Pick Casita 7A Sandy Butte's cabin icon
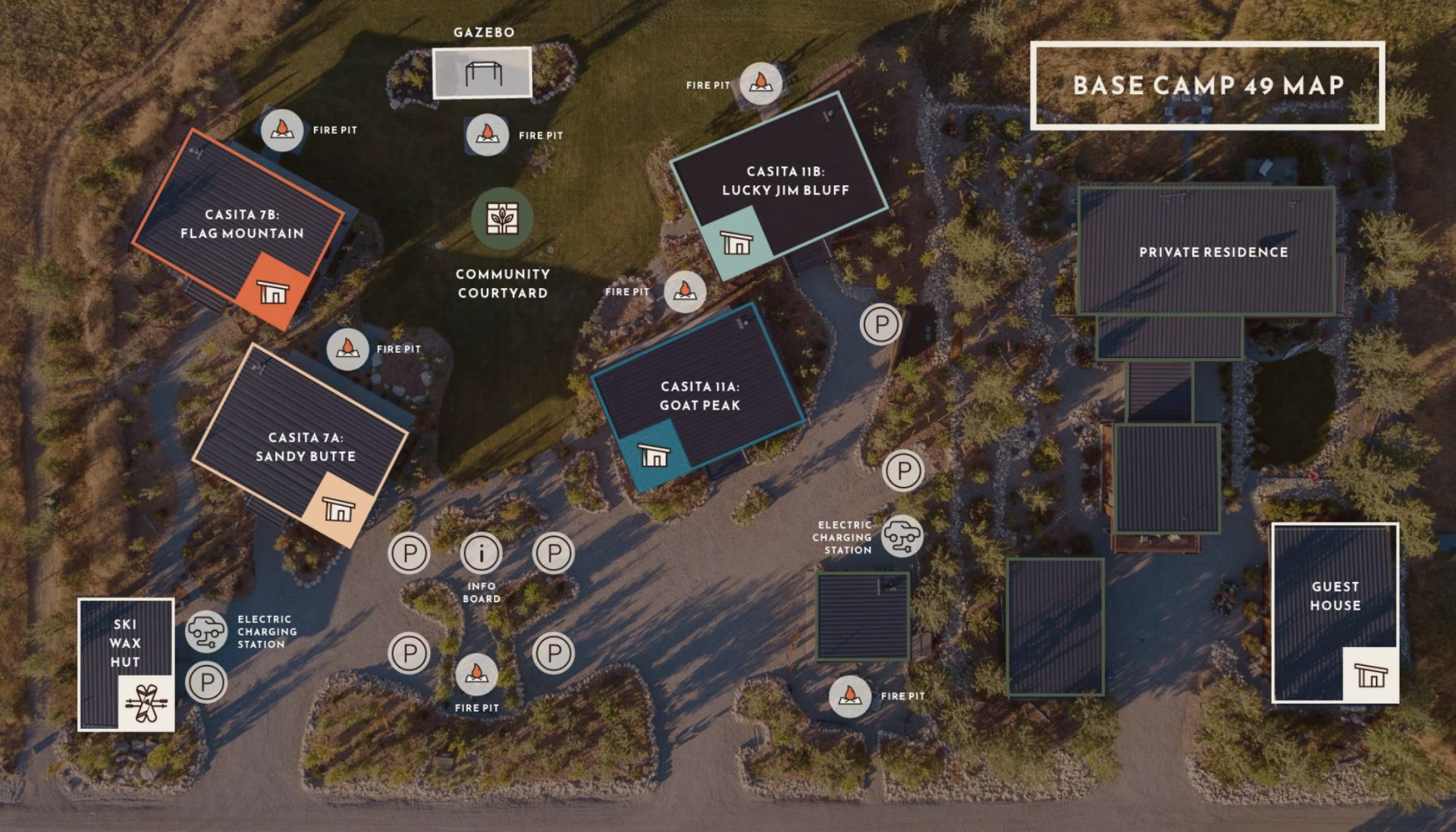 338,508
